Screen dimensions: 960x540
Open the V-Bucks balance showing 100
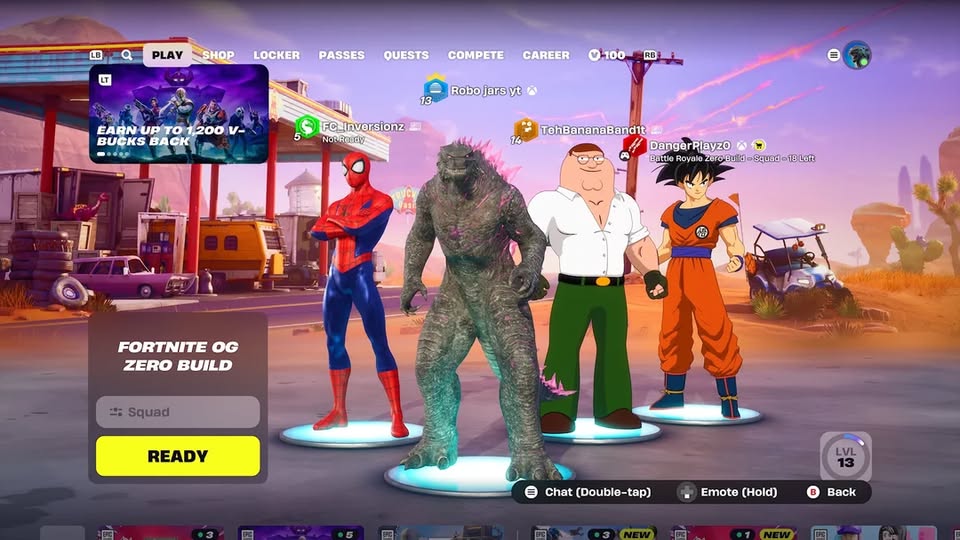607,55
